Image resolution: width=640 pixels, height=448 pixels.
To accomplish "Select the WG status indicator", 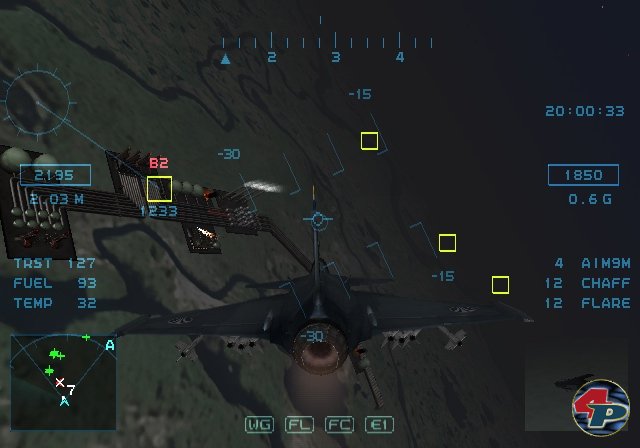I will point(259,424).
